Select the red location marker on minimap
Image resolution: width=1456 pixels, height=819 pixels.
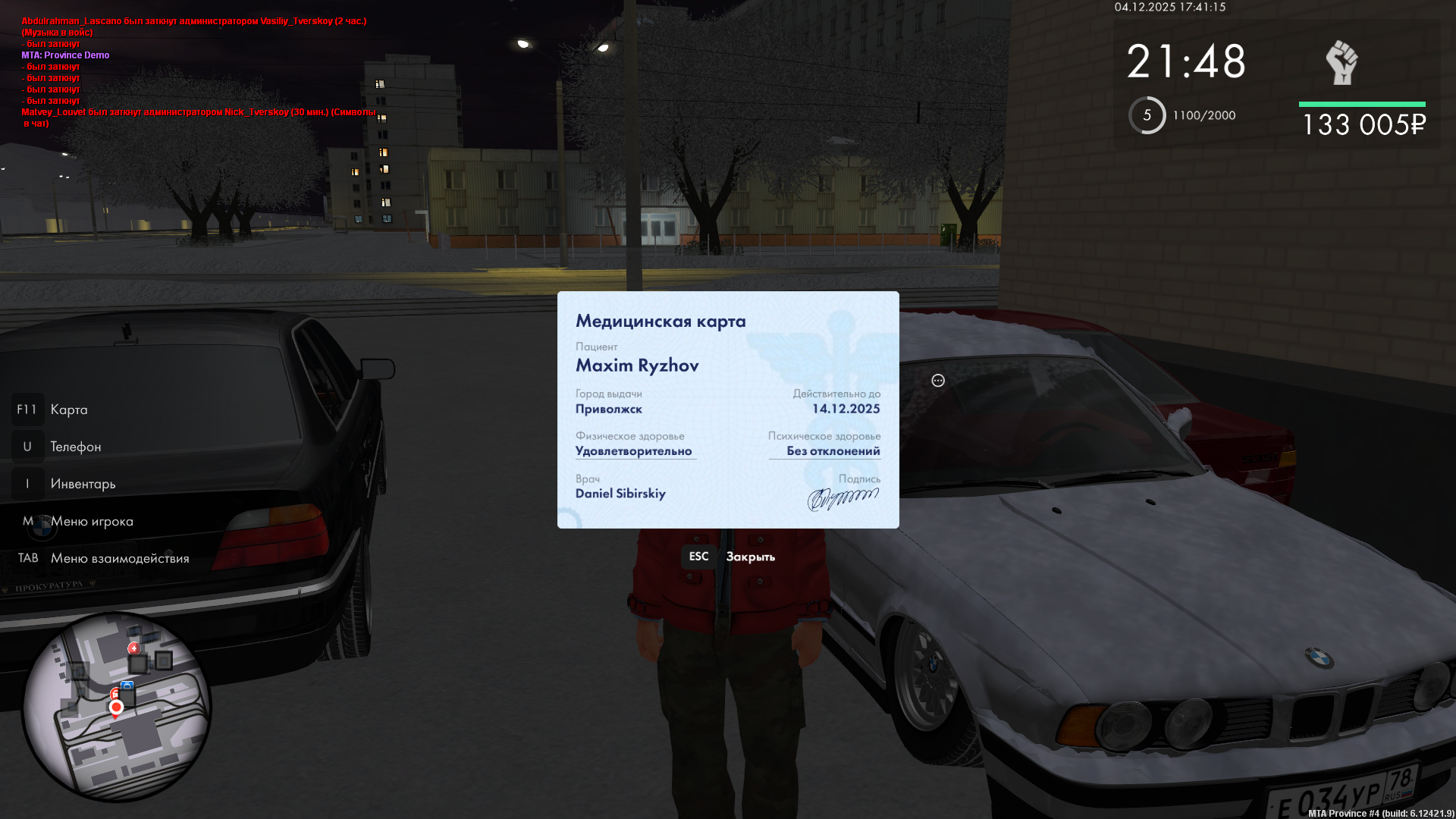coord(116,708)
